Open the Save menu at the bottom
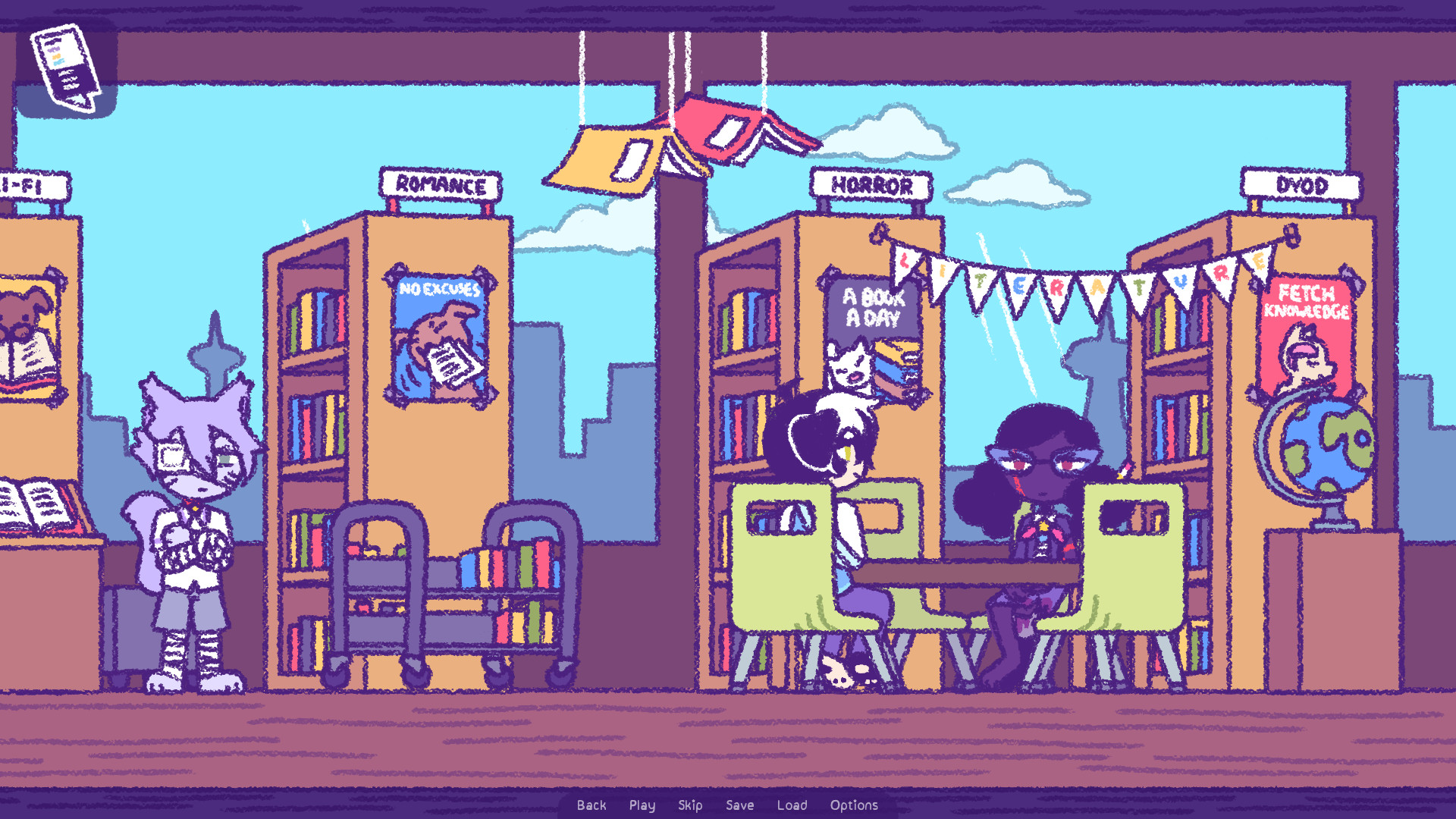The image size is (1456, 819). pos(740,805)
